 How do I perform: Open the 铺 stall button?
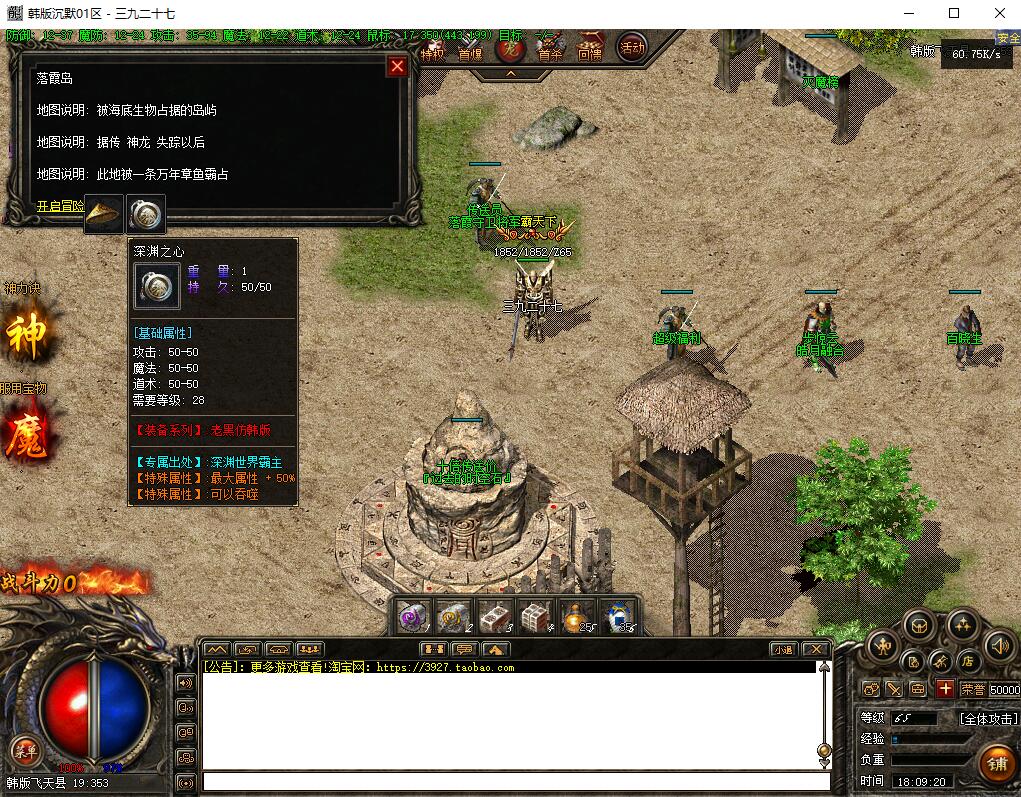coord(995,765)
